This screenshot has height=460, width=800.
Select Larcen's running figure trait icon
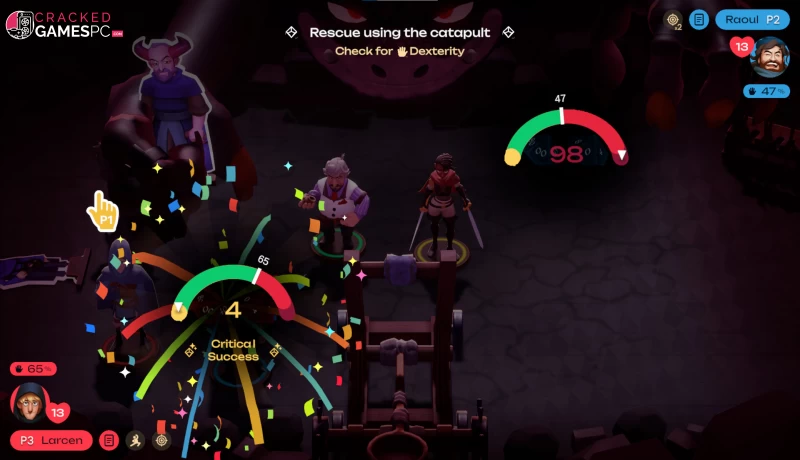tap(135, 440)
